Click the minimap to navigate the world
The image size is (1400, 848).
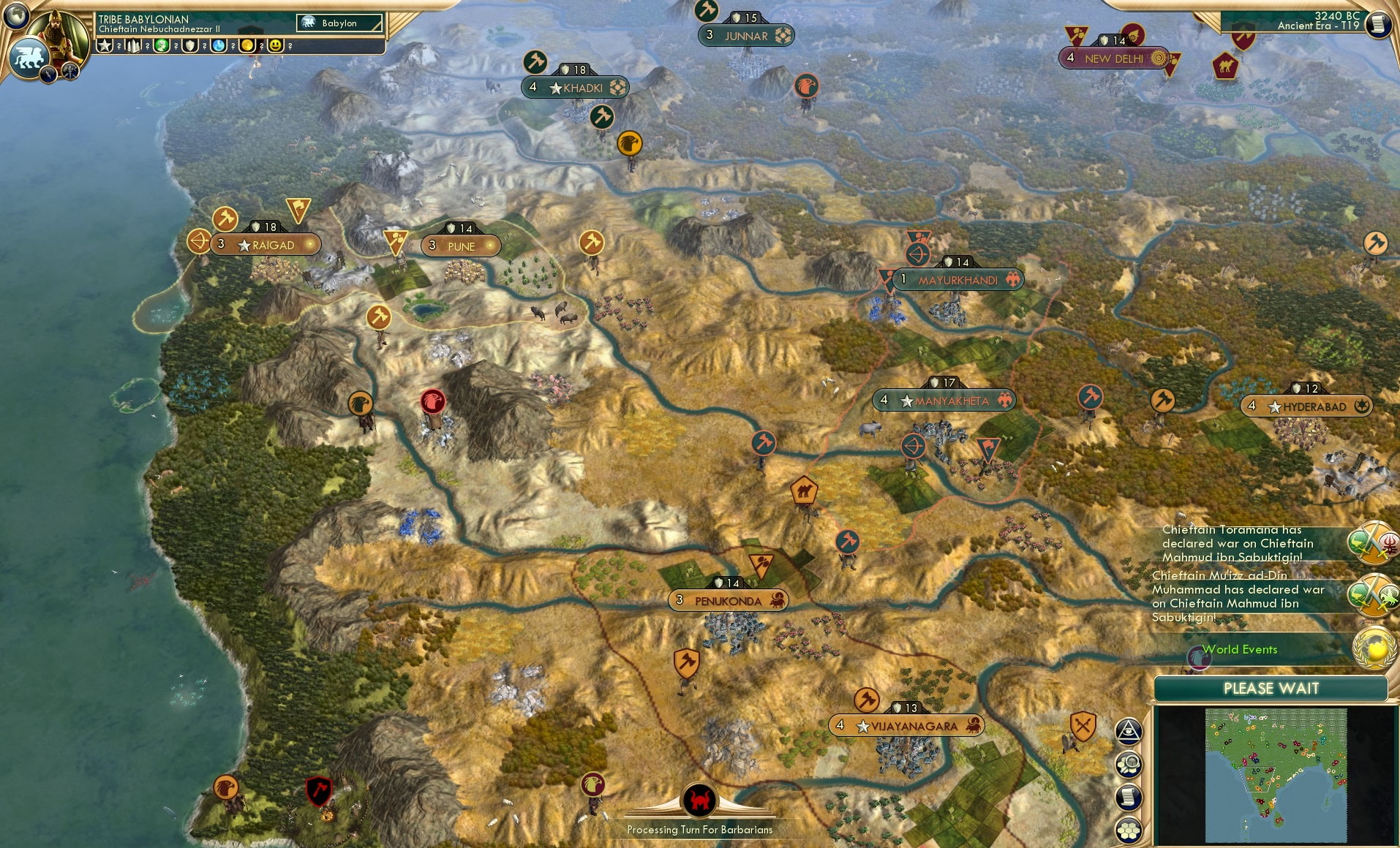(1276, 775)
